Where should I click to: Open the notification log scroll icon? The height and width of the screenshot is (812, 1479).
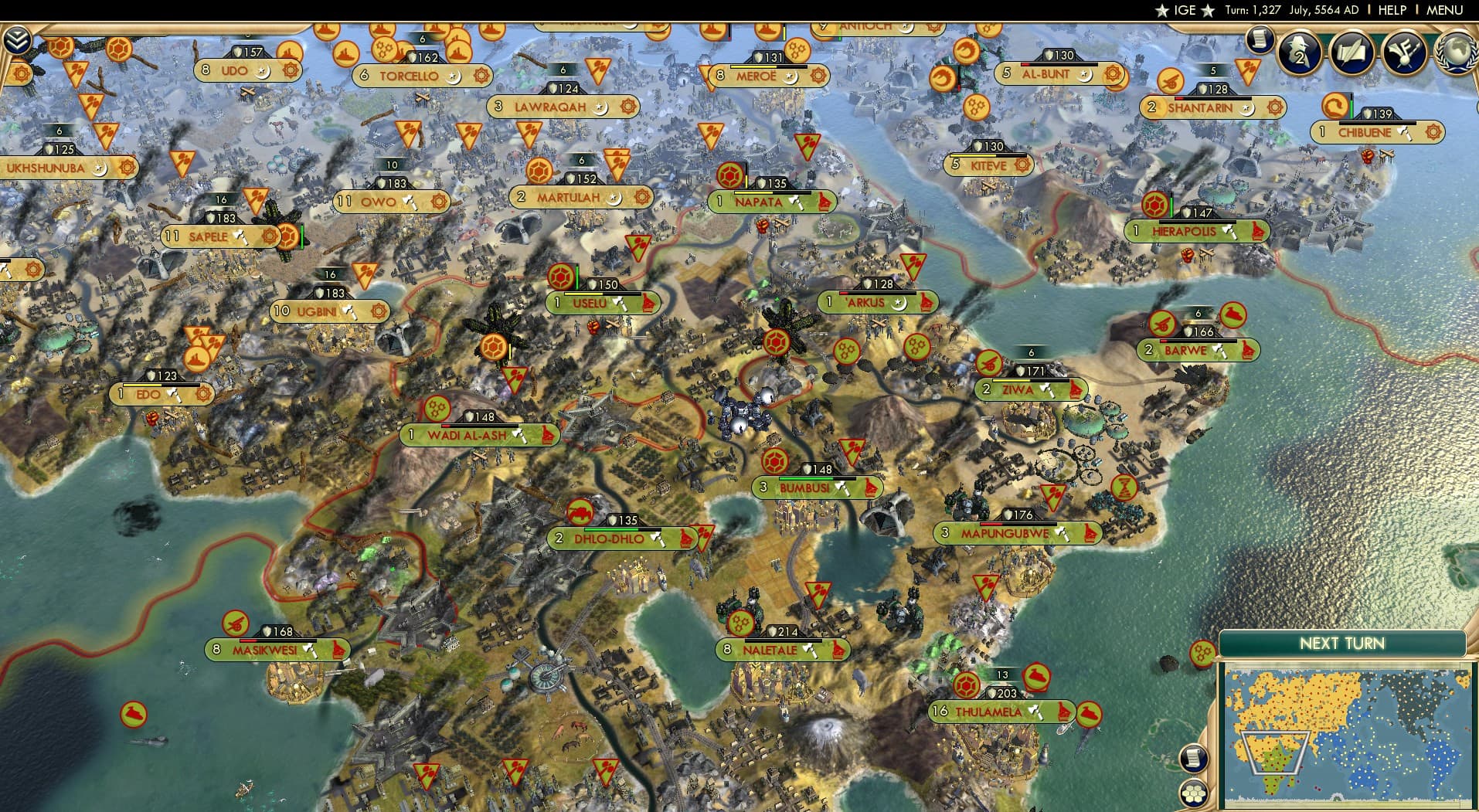[1261, 39]
